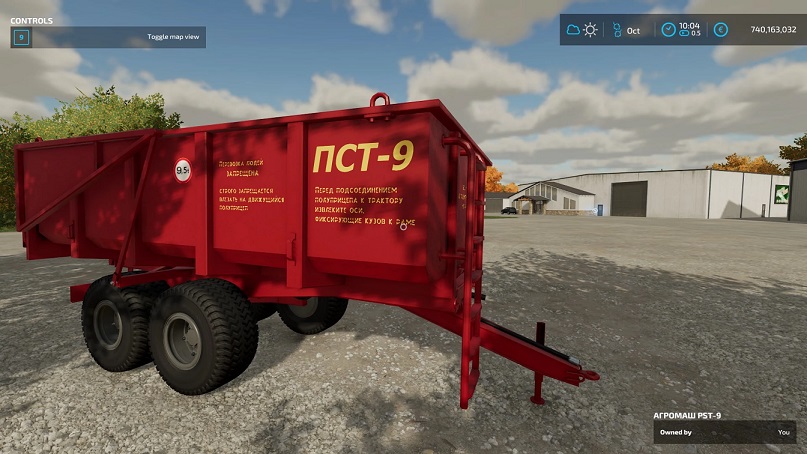Click the cloud weather forecast icon
The image size is (807, 454).
point(573,30)
